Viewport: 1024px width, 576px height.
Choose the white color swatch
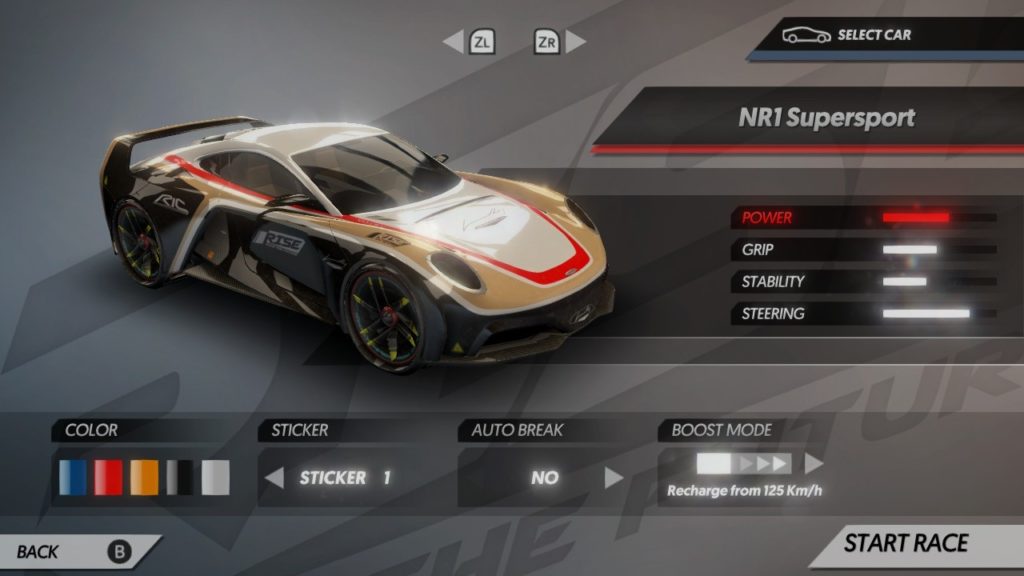[x=215, y=478]
